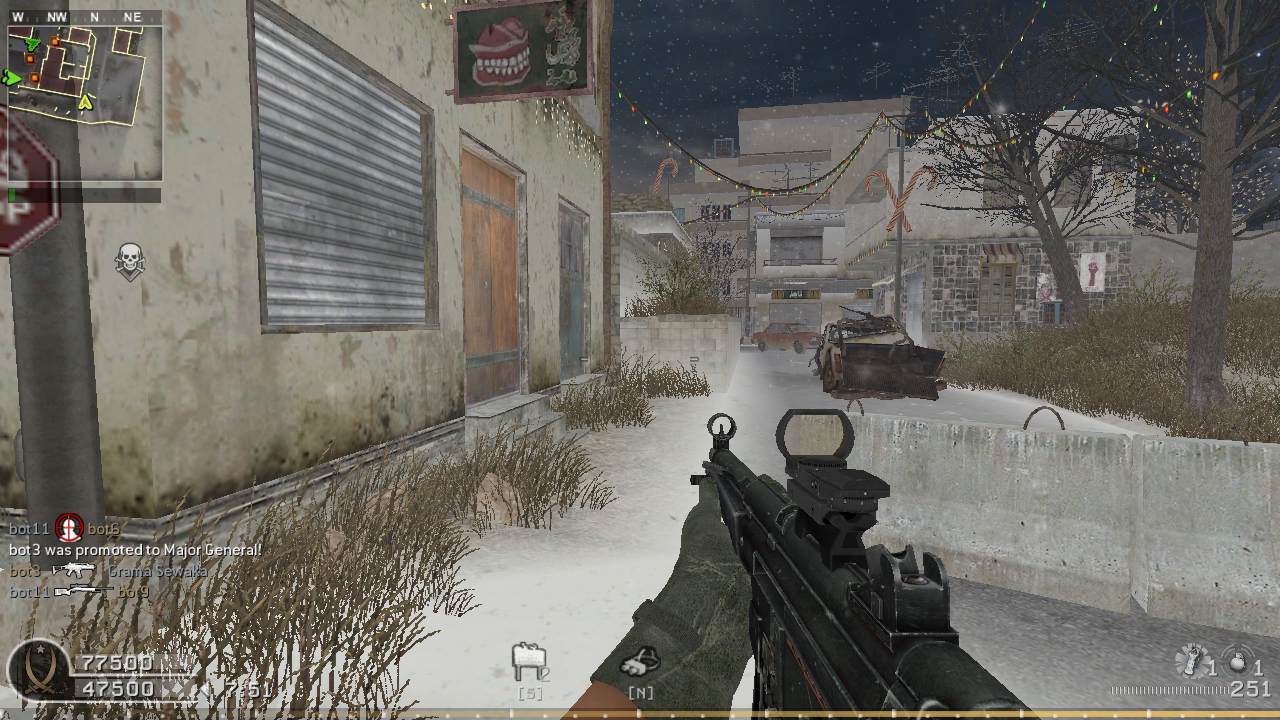The width and height of the screenshot is (1280, 720).
Task: Choose the frag grenade icon
Action: point(1238,662)
